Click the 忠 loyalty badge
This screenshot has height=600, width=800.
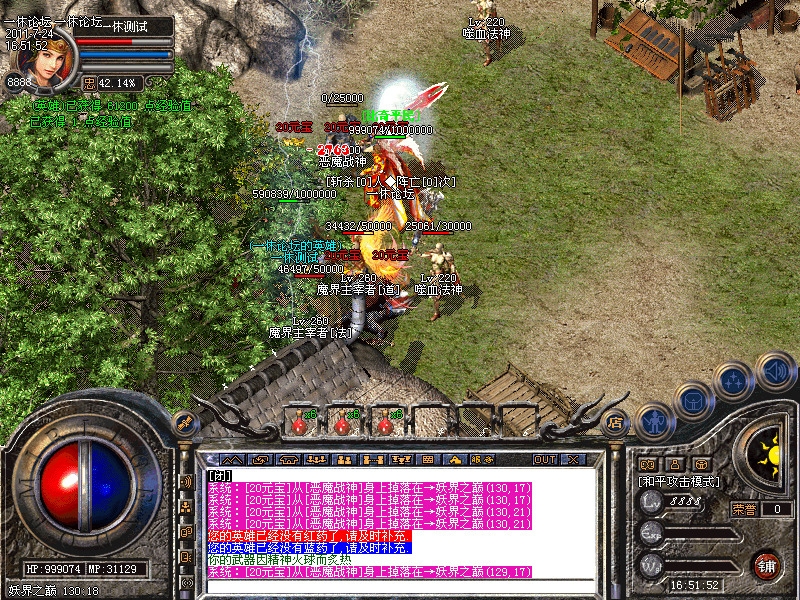tap(89, 82)
